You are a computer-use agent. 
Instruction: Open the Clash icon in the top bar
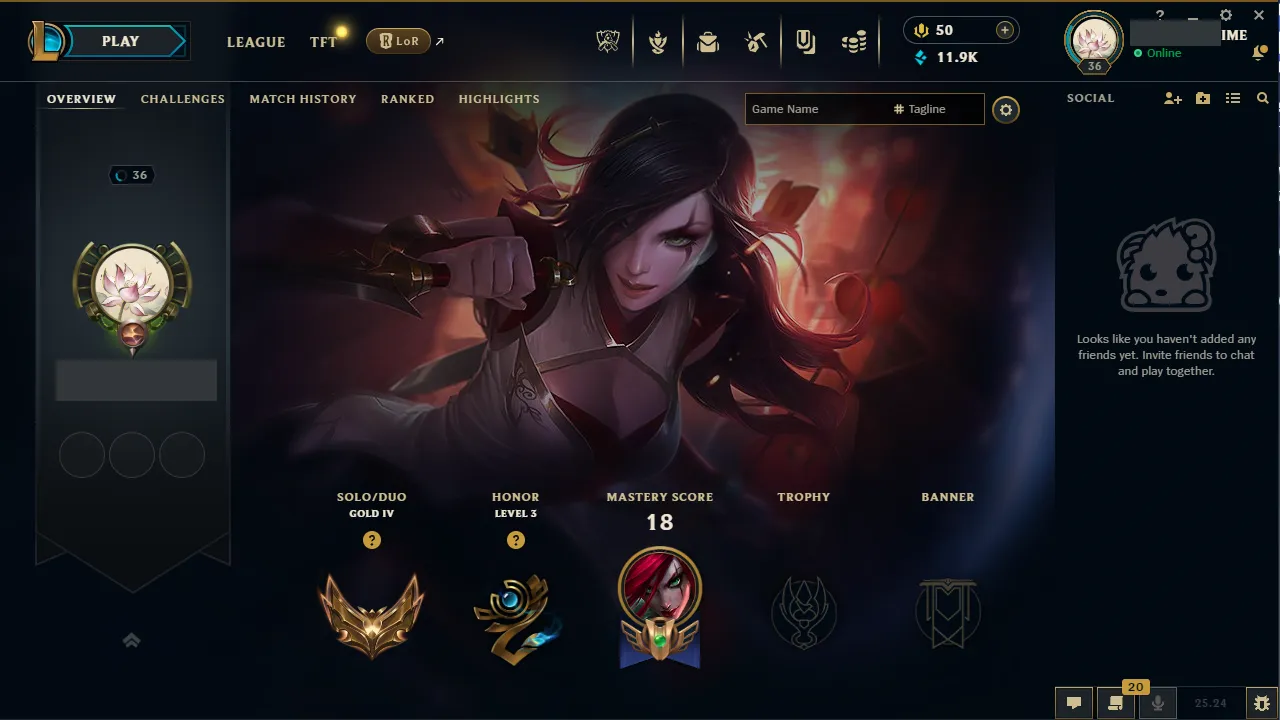coord(658,41)
